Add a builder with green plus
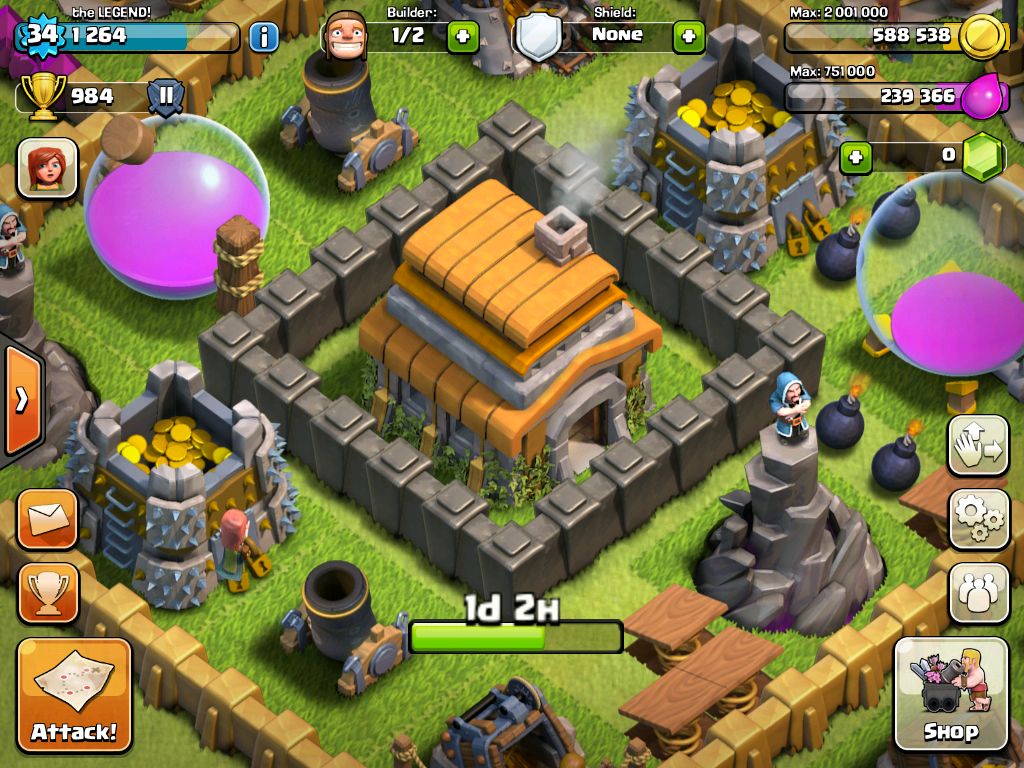The height and width of the screenshot is (768, 1024). [462, 37]
